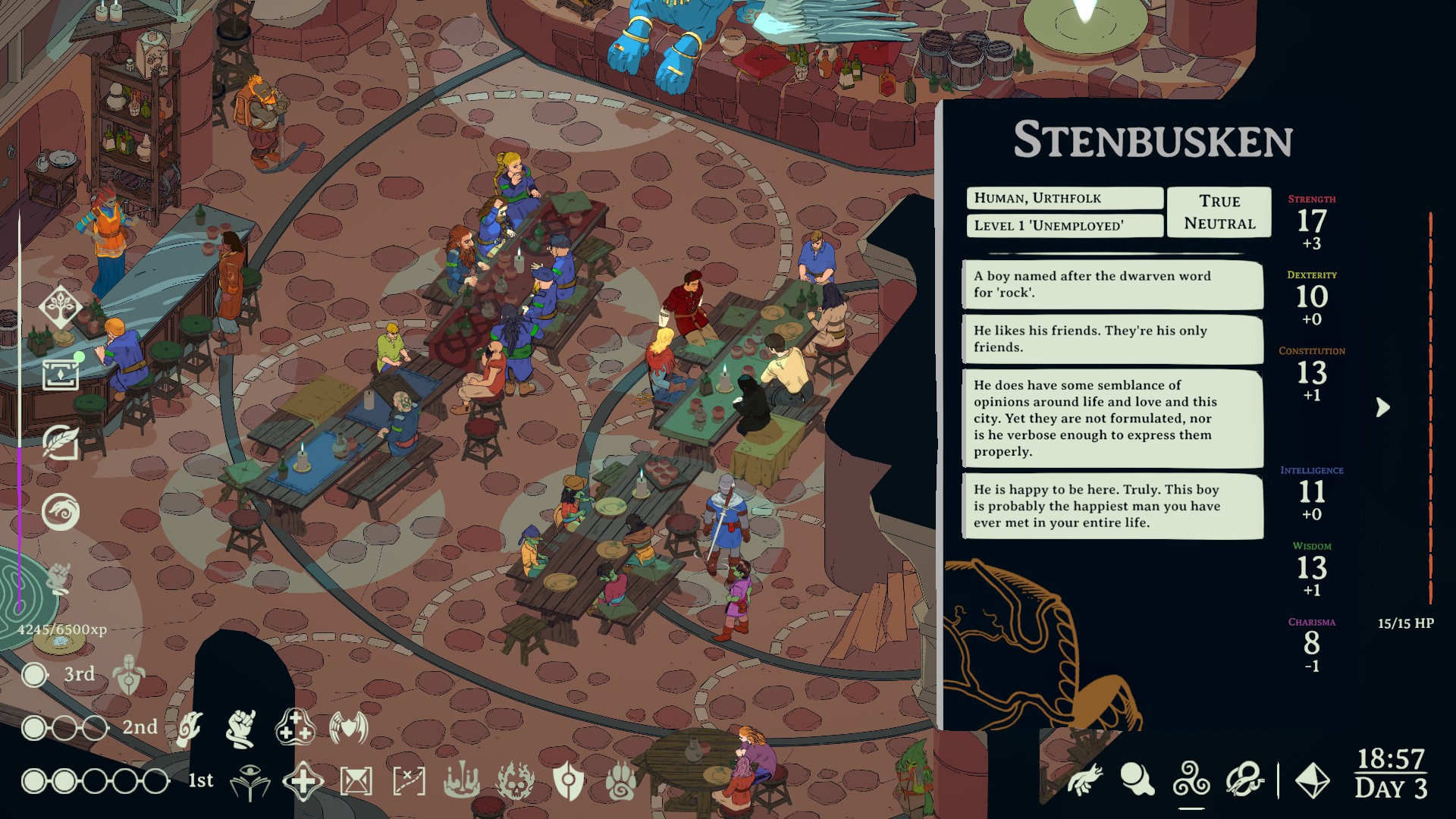Open the inventory chest icon
This screenshot has height=819, width=1456.
pos(61,373)
